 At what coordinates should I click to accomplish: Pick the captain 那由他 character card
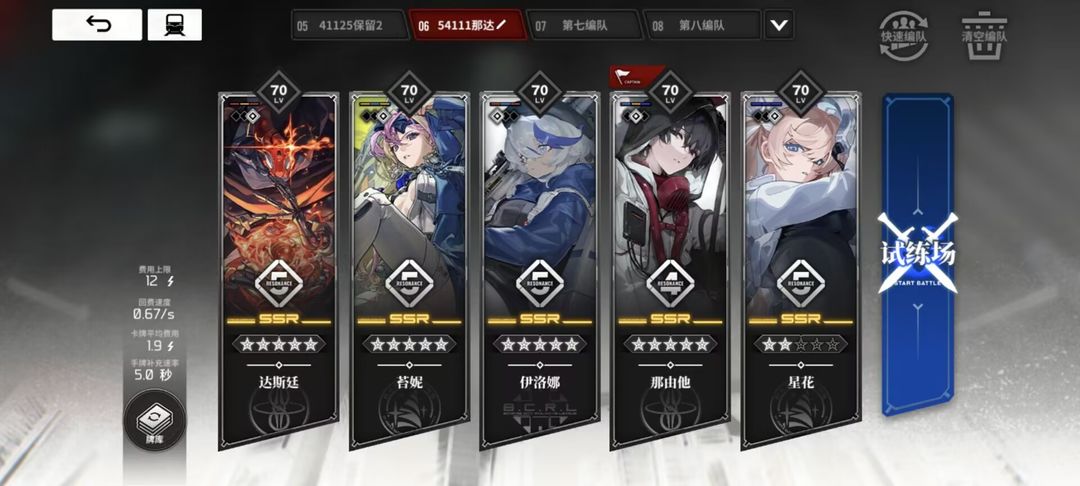pos(670,270)
